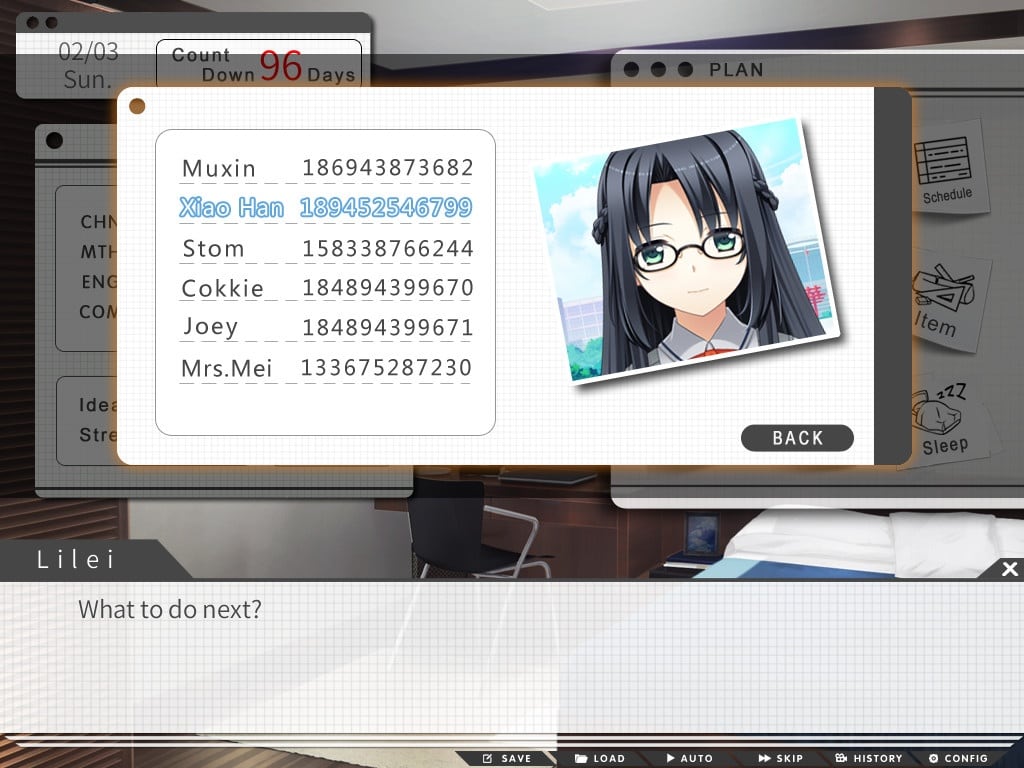Activate the SKIP function
Viewport: 1024px width, 768px height.
tap(781, 758)
